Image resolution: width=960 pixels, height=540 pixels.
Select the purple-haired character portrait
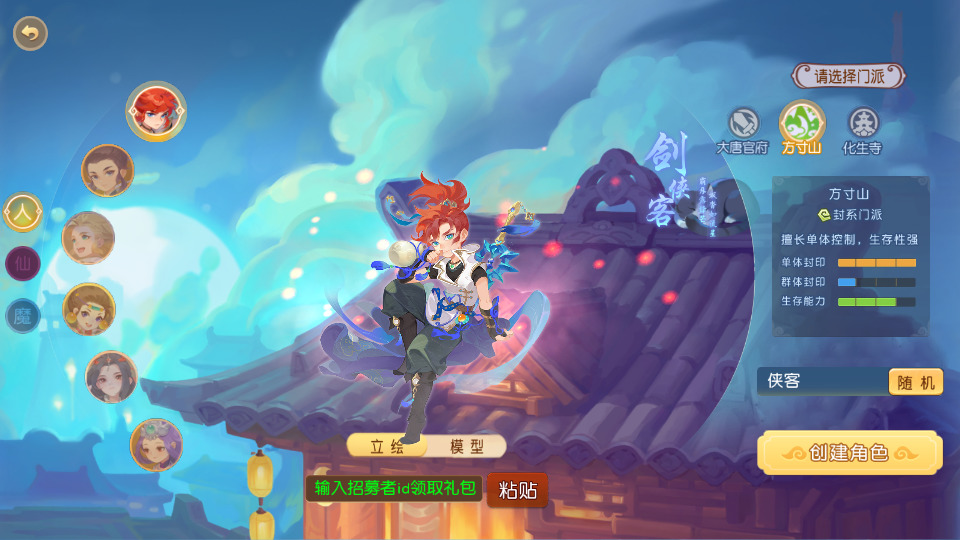pyautogui.click(x=156, y=445)
